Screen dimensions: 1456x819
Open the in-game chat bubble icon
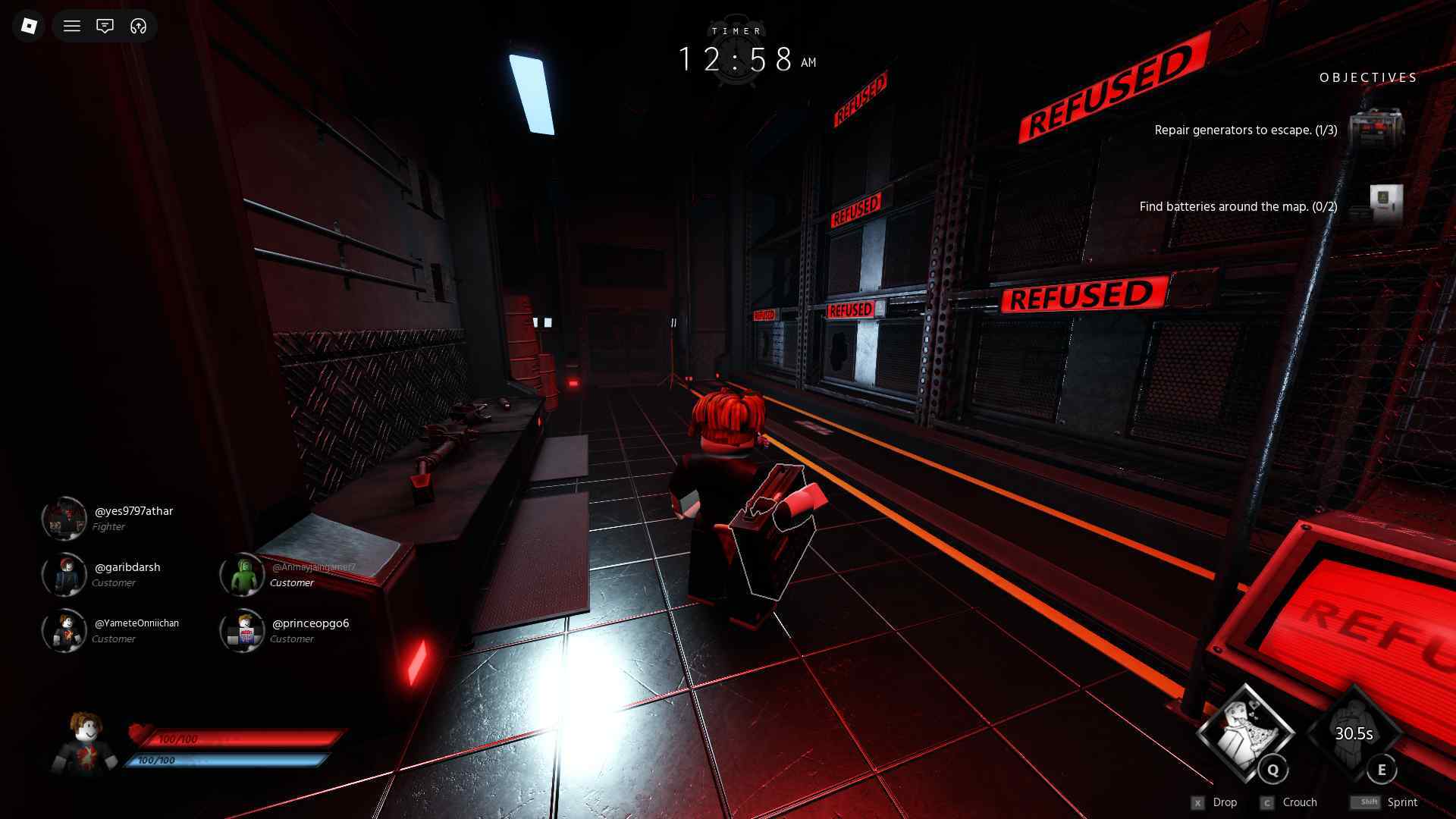coord(105,26)
